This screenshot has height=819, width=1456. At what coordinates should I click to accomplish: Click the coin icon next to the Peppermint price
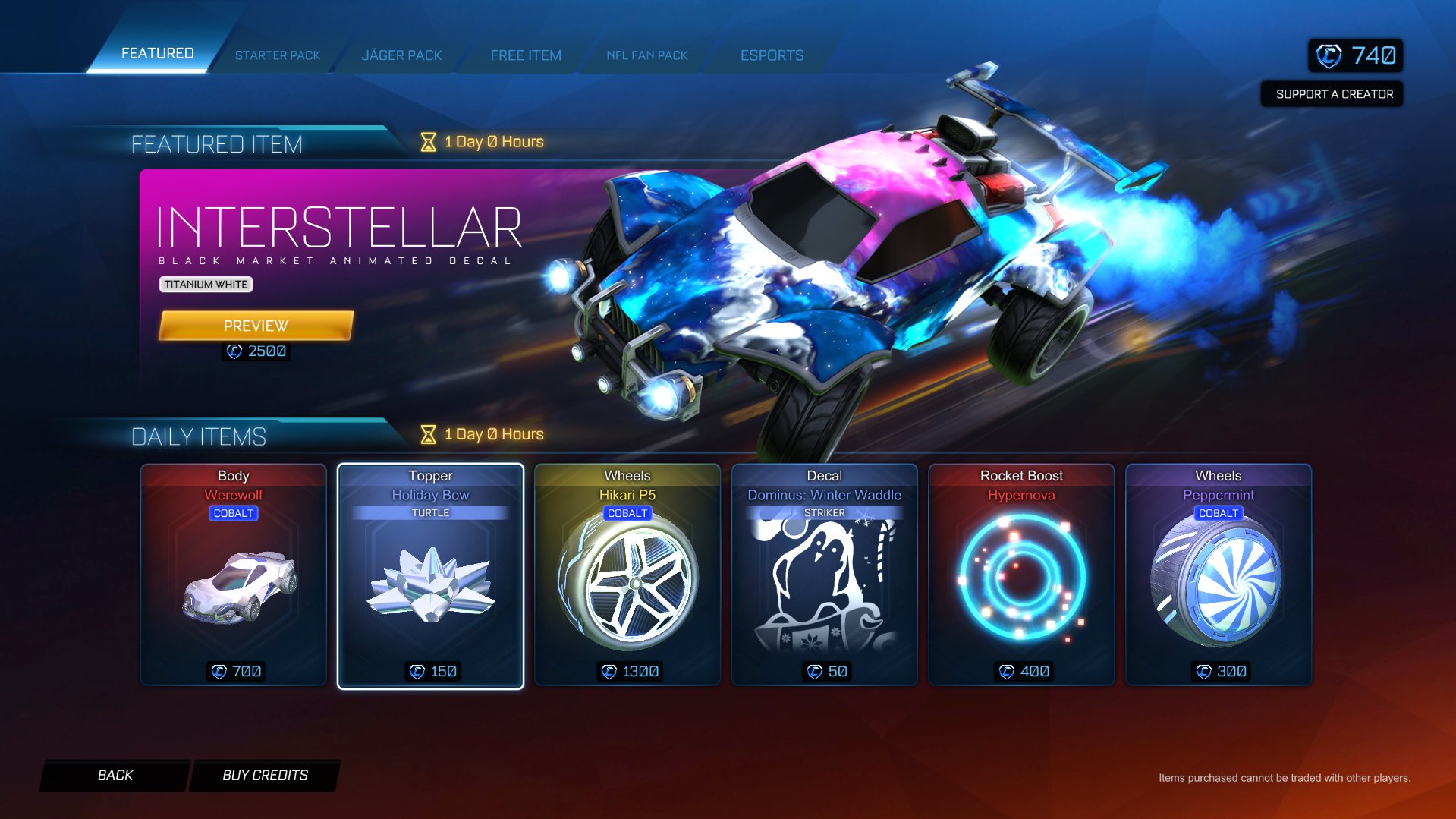1203,671
